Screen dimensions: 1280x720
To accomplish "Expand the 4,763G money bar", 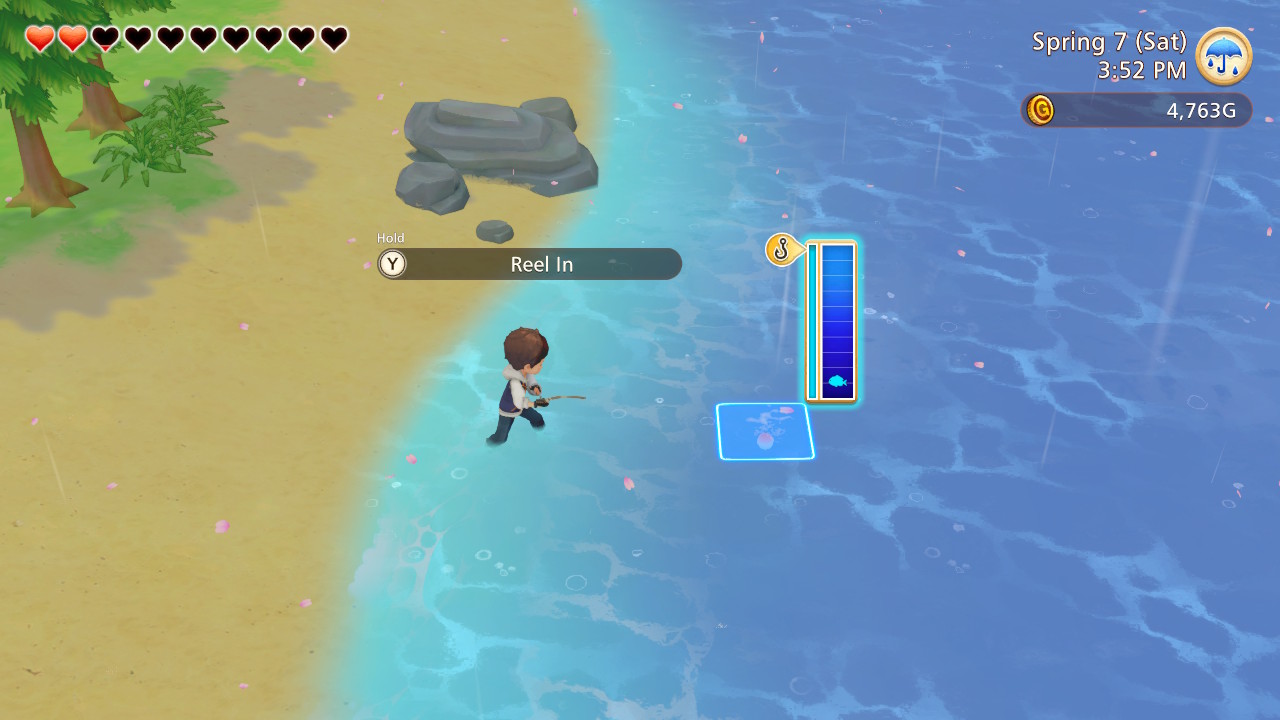I will coord(1135,110).
